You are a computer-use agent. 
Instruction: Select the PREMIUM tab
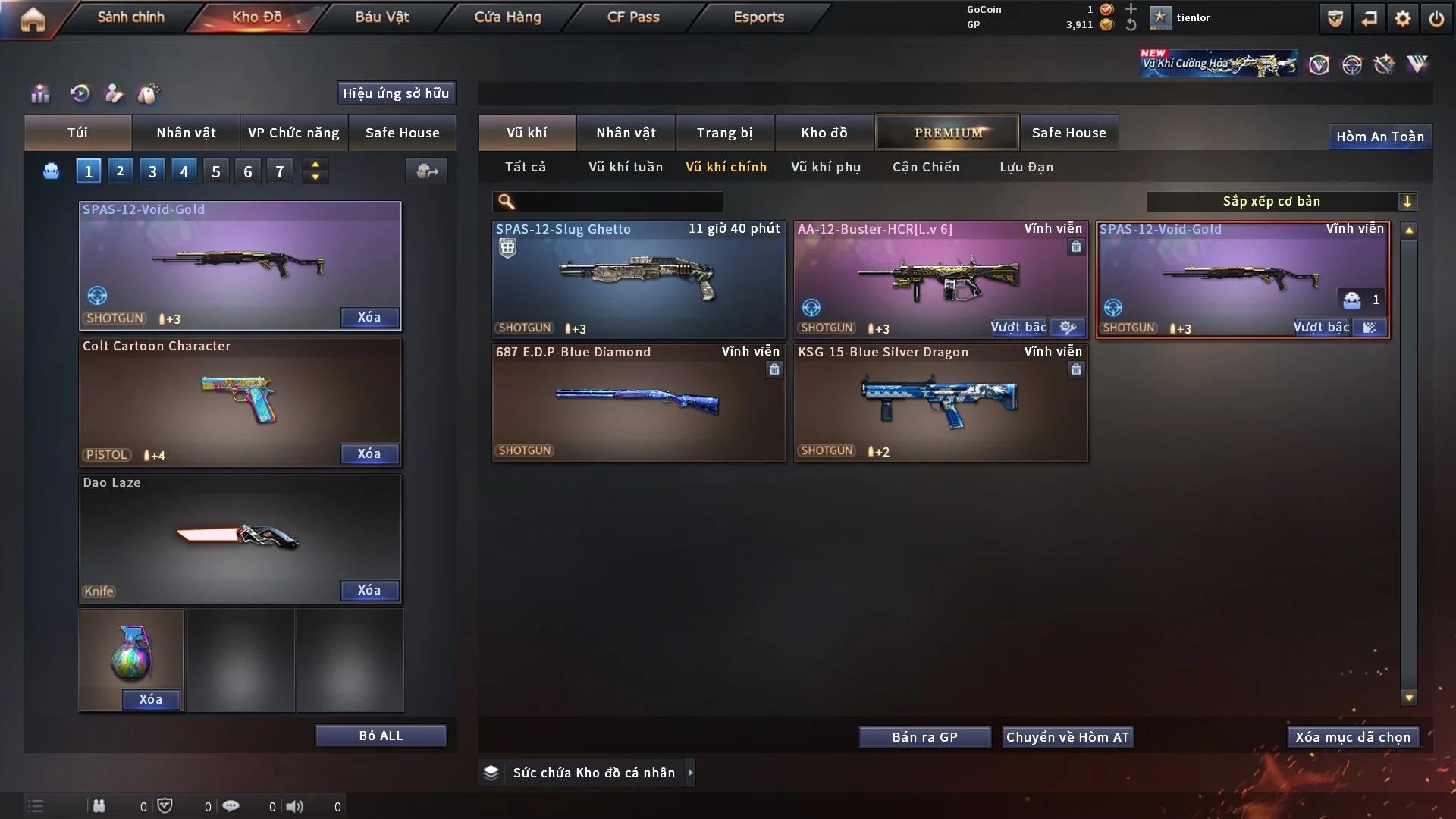[x=948, y=133]
